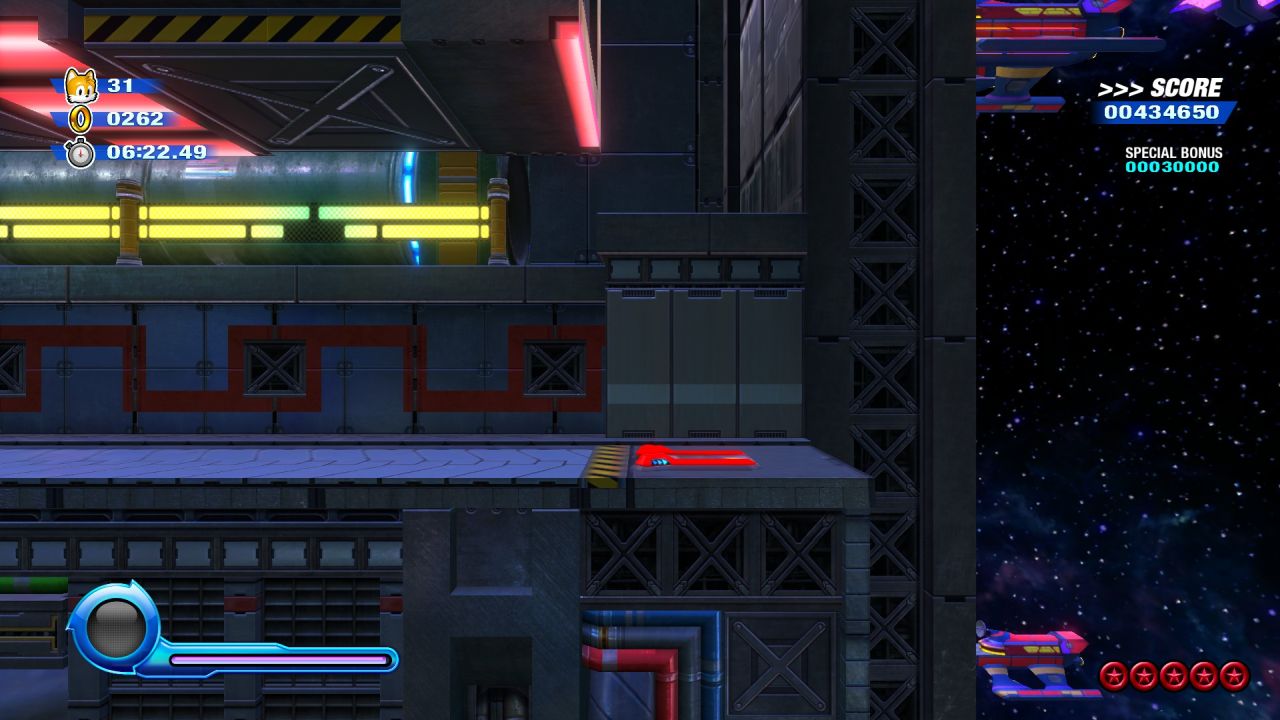Click the SCORE heading text
This screenshot has height=720, width=1280.
[1185, 86]
